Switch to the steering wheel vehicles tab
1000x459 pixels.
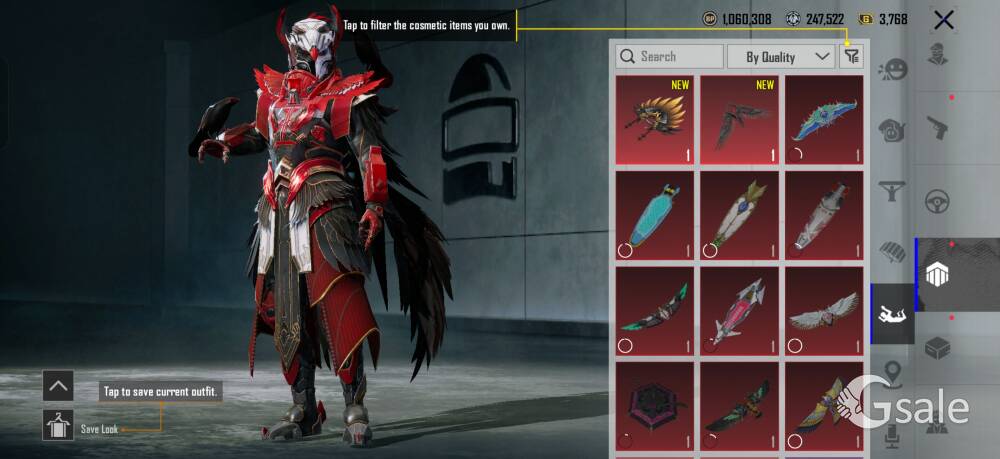pyautogui.click(x=937, y=199)
